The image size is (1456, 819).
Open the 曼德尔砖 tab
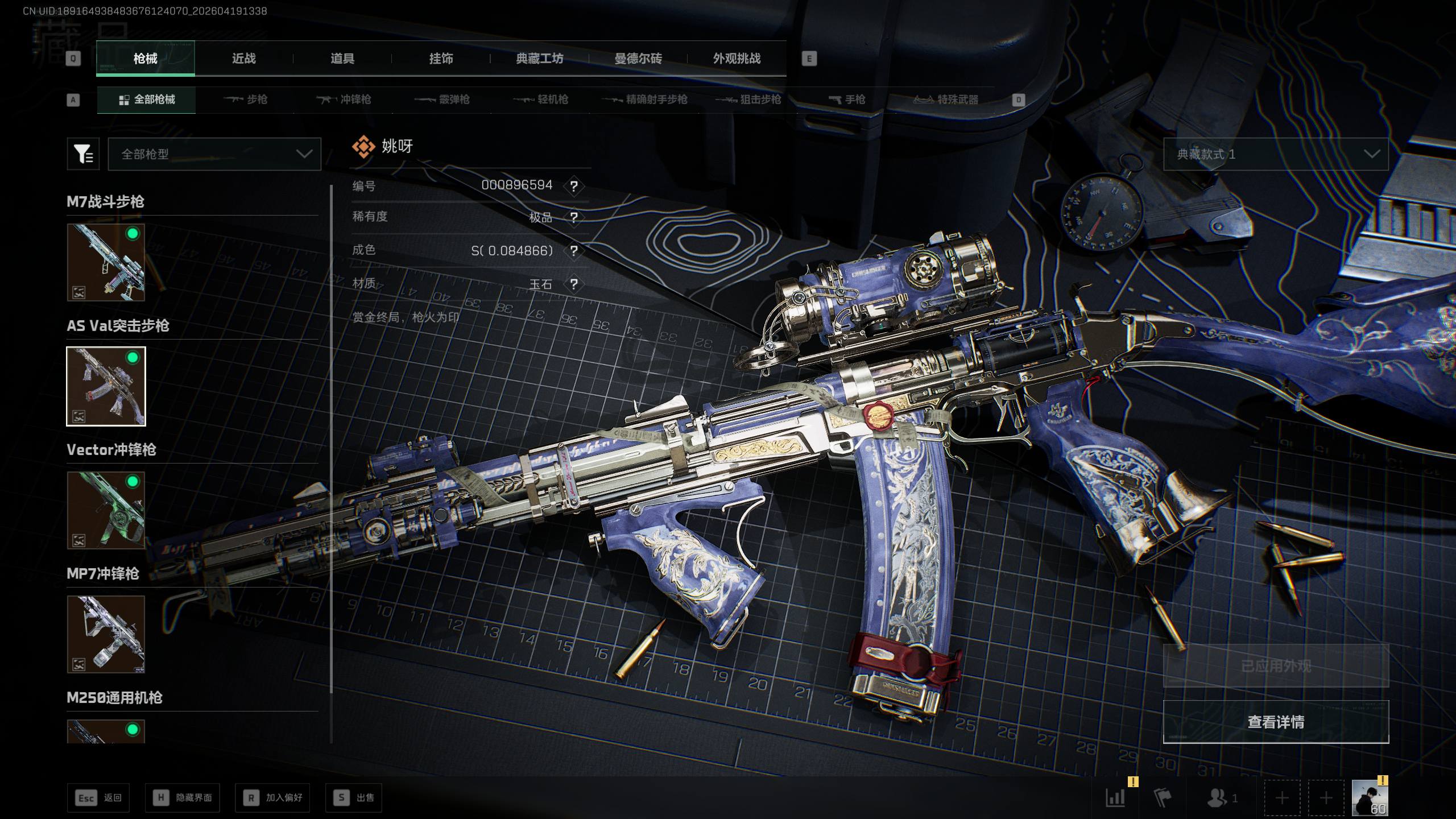(638, 59)
